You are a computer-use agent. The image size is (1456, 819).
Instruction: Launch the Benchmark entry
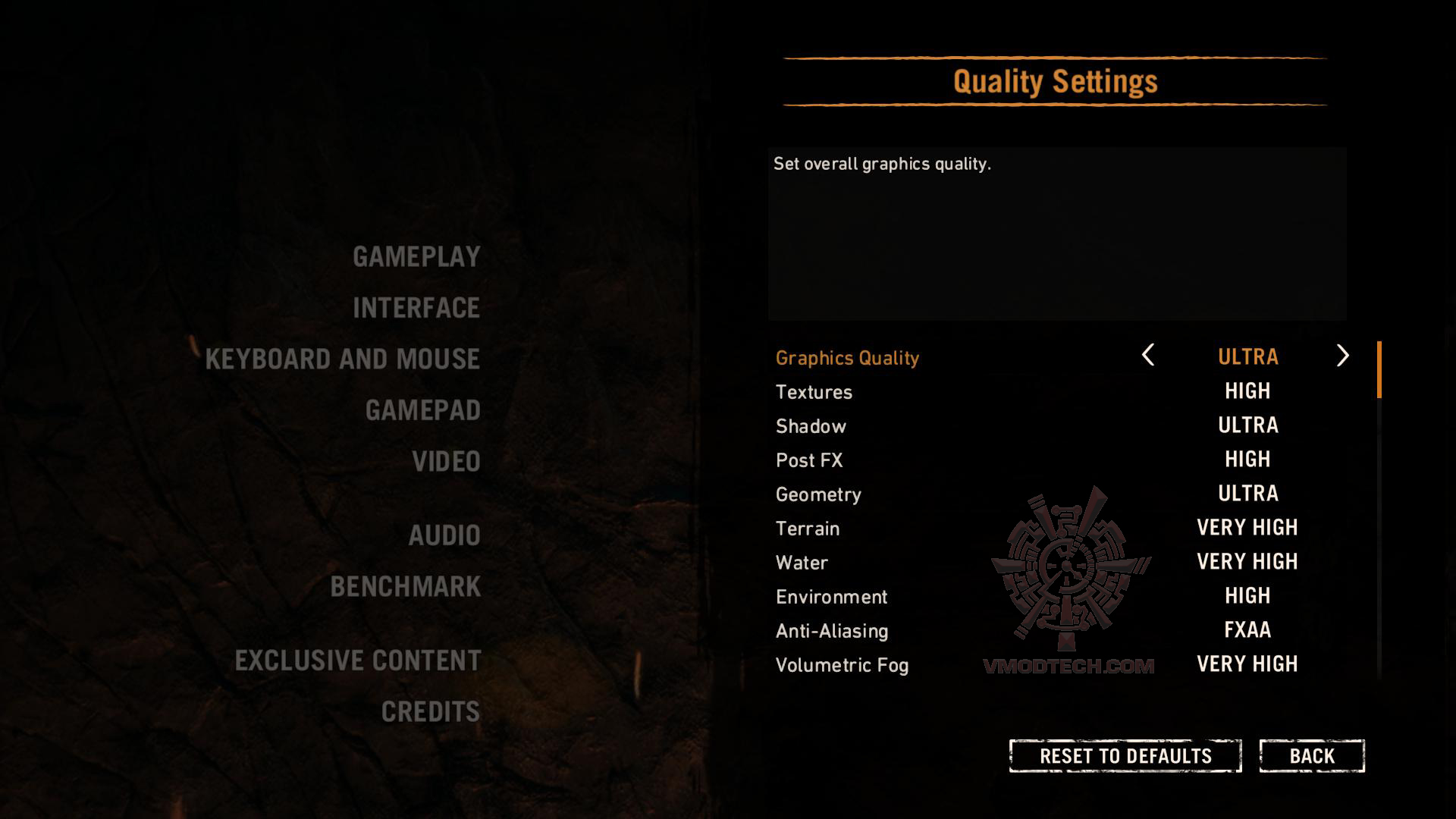coord(406,587)
